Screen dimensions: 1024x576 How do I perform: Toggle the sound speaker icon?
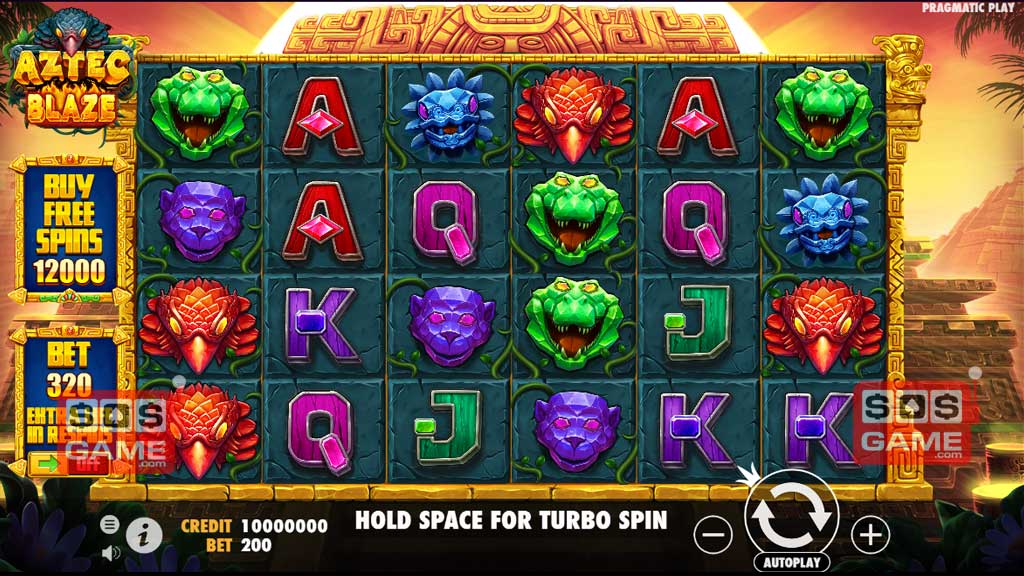pos(110,551)
